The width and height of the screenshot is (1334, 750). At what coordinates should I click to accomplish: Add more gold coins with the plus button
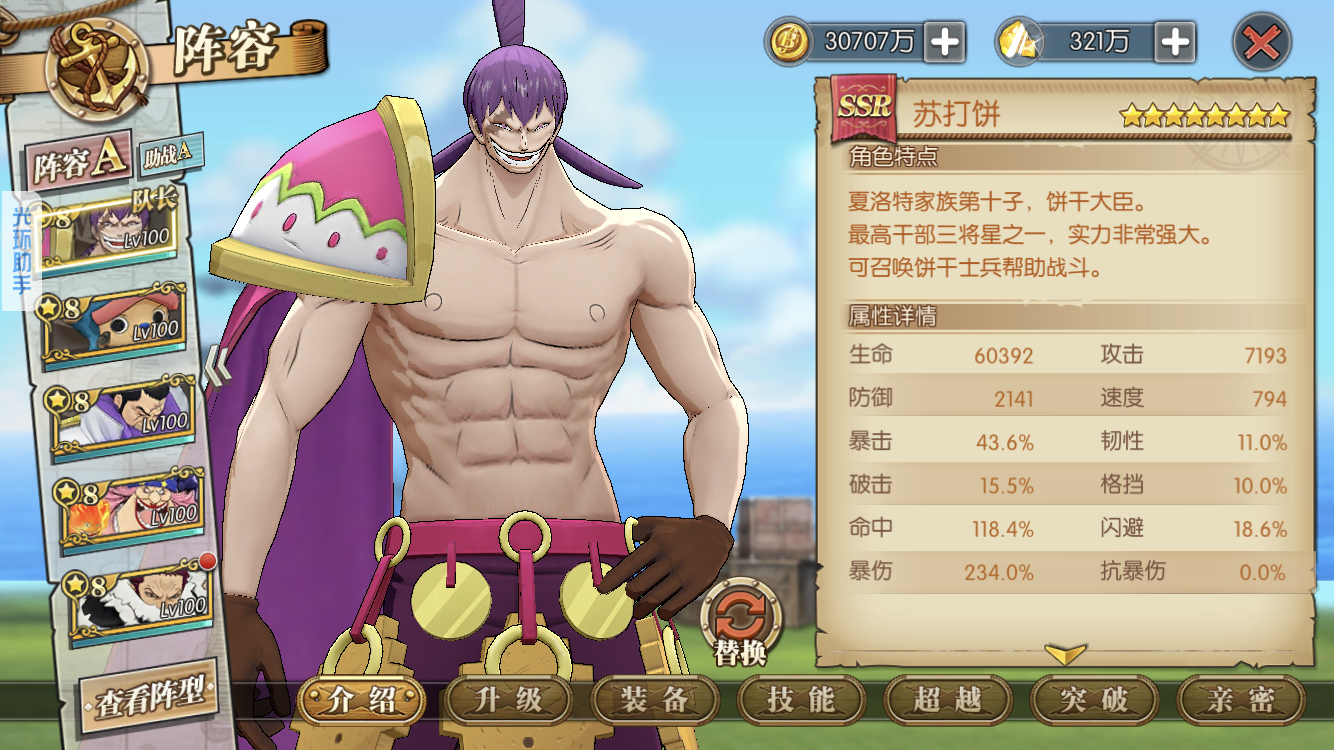[x=944, y=42]
